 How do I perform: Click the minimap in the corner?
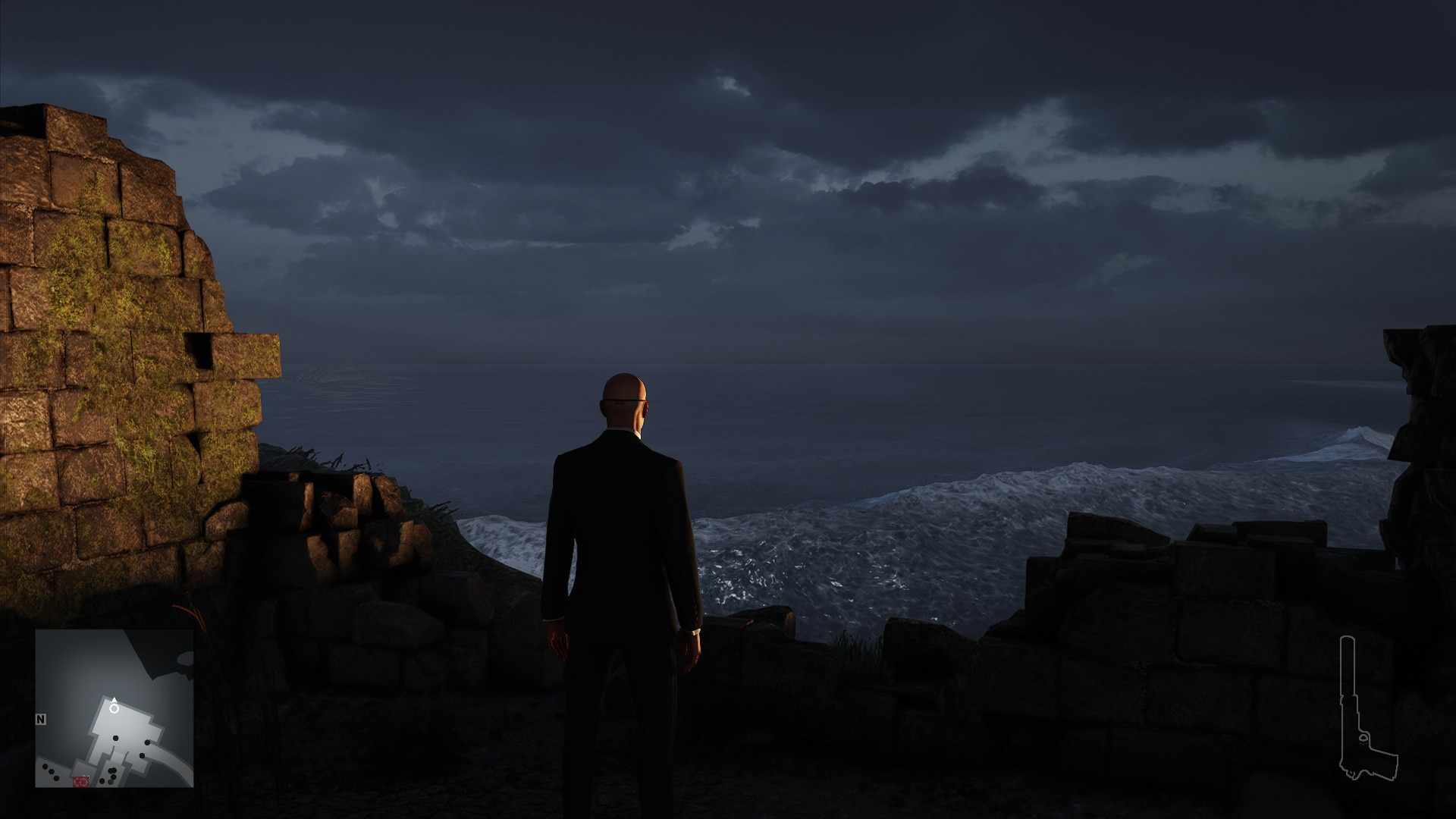tap(115, 708)
